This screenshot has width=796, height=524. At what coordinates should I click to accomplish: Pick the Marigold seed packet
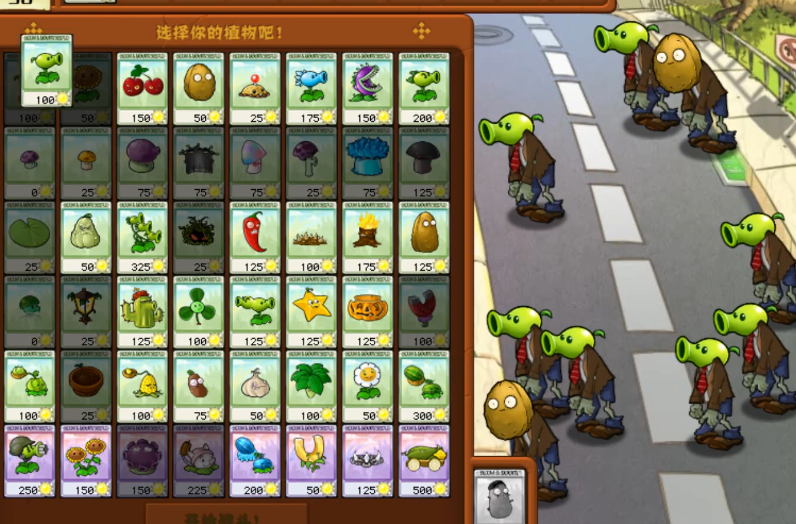point(368,386)
